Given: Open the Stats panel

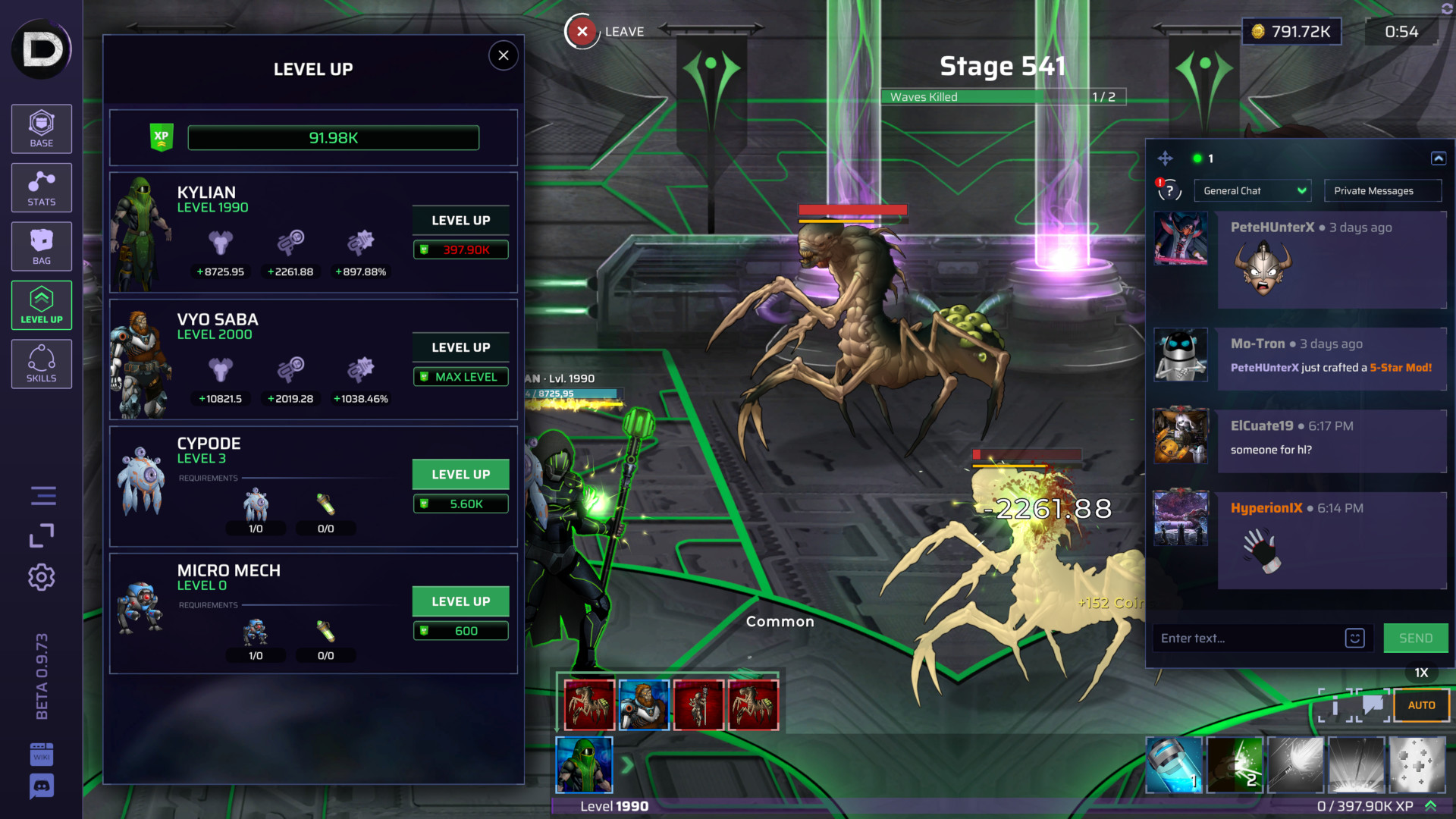Looking at the screenshot, I should 41,187.
